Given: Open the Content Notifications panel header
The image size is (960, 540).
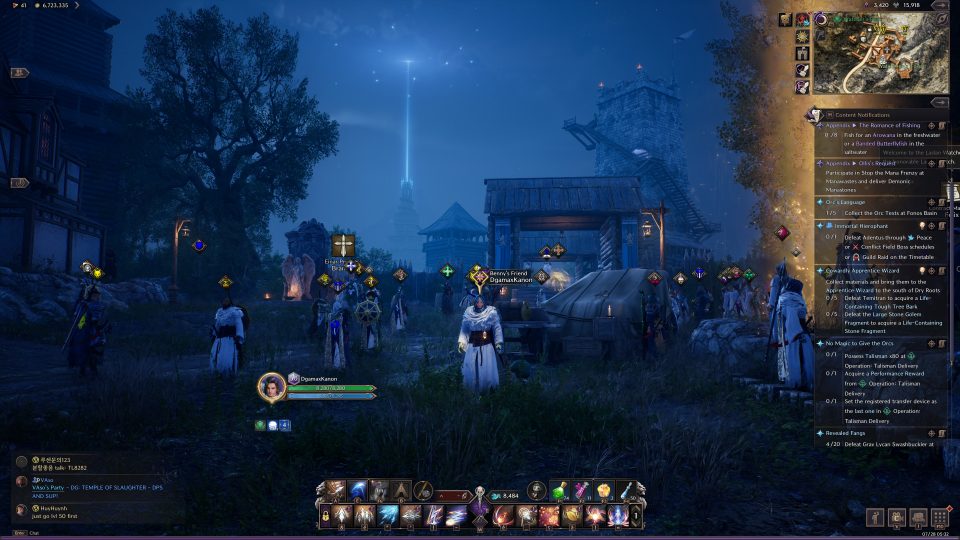Looking at the screenshot, I should 860,115.
